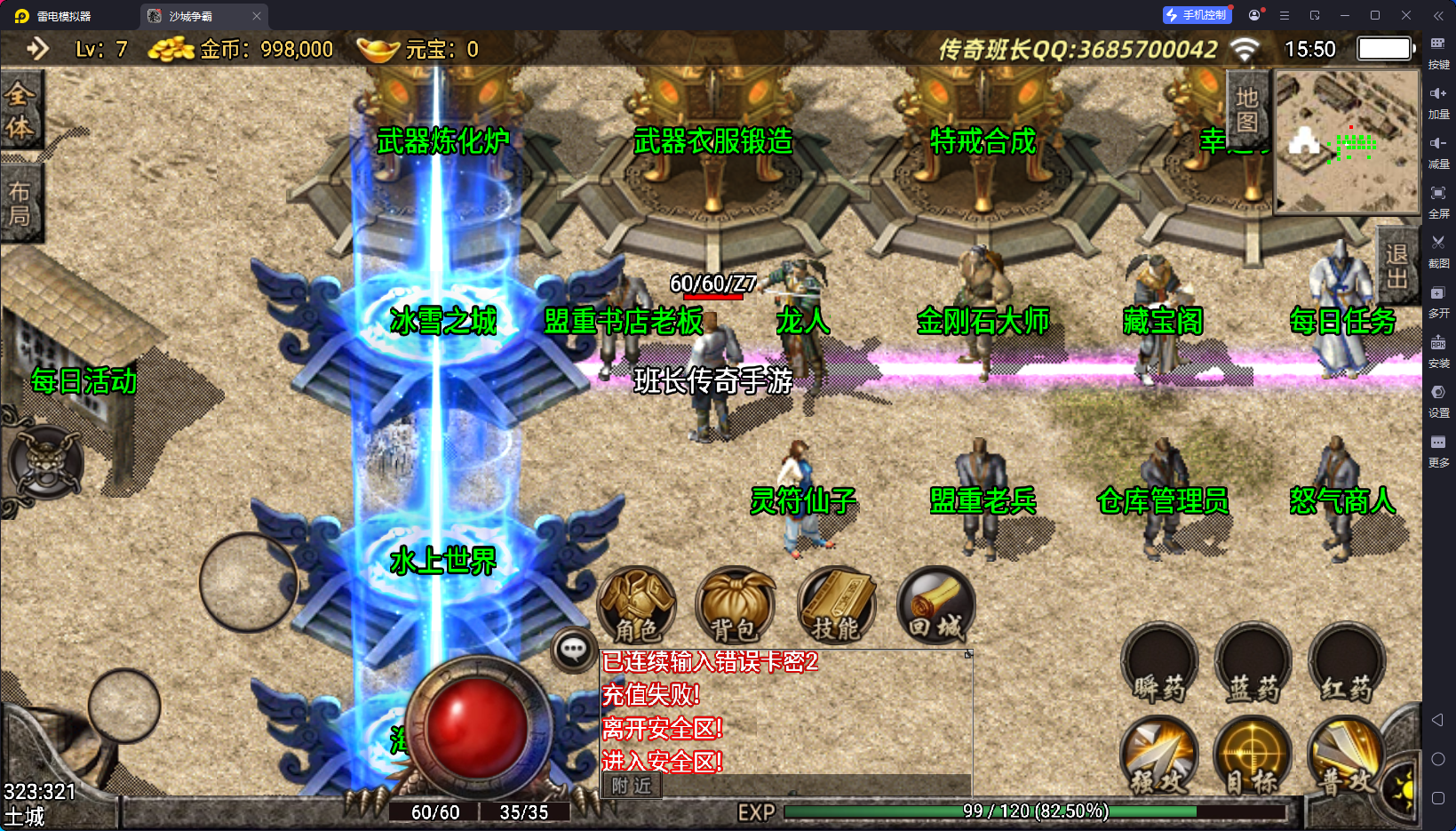Activate the 强攻 forced attack button
Viewport: 1456px width, 831px height.
click(1159, 755)
